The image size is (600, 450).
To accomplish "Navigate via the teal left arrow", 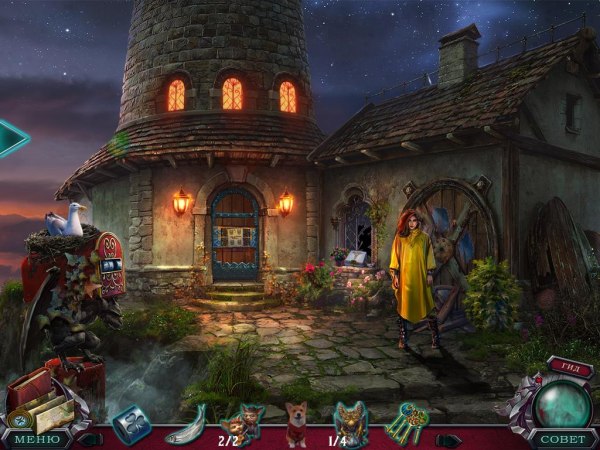I will [x=12, y=139].
